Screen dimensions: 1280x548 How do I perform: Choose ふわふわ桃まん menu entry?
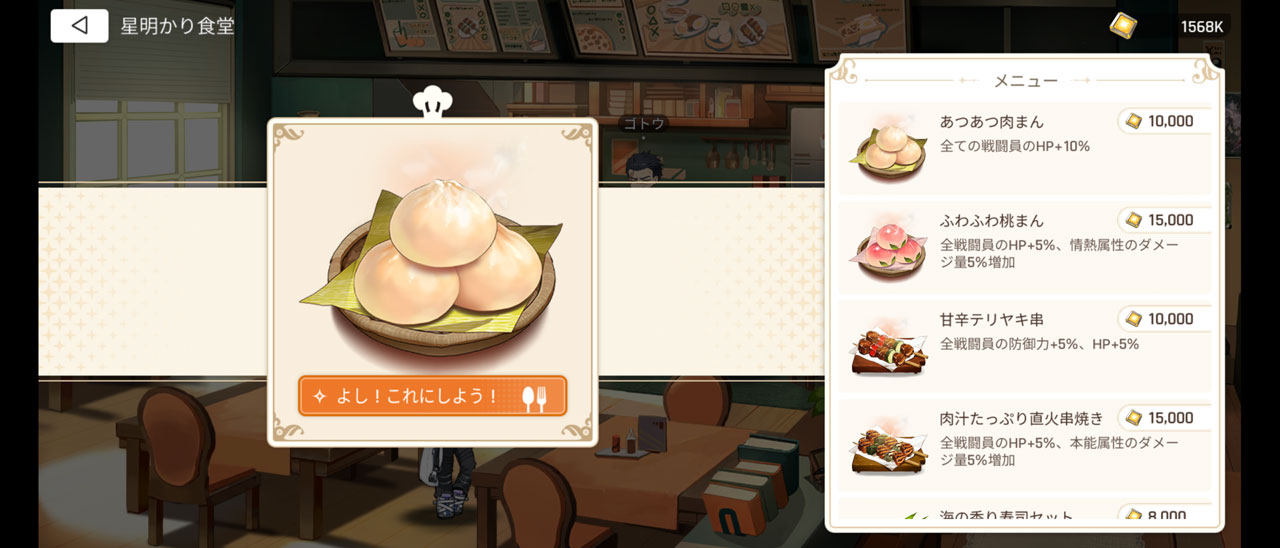(x=1024, y=246)
